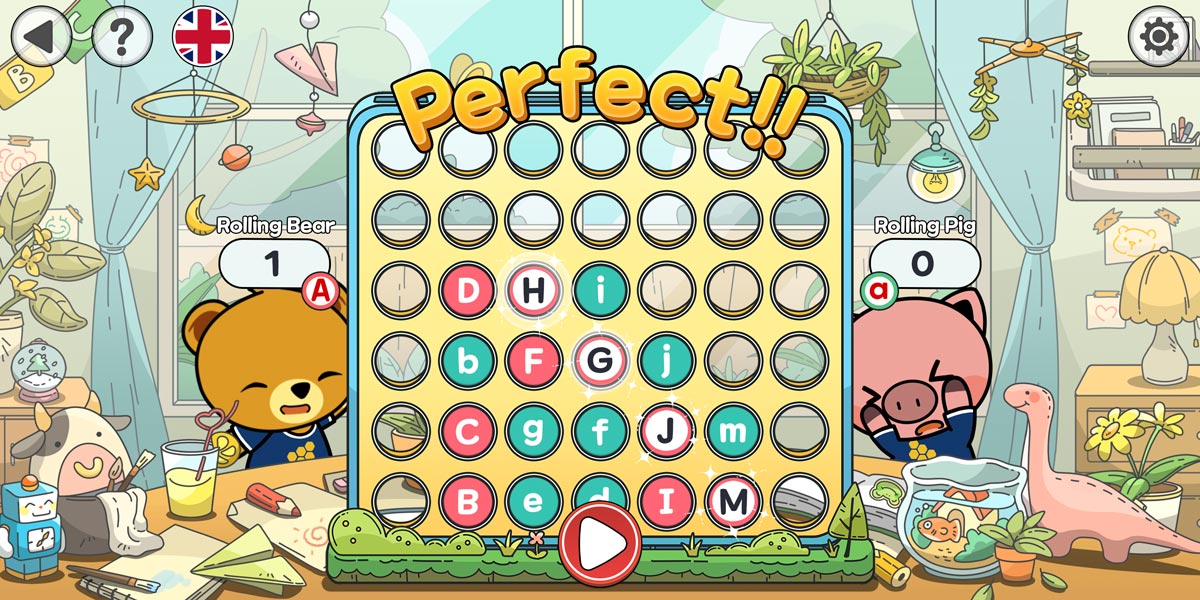Open the question mark help

click(x=122, y=38)
